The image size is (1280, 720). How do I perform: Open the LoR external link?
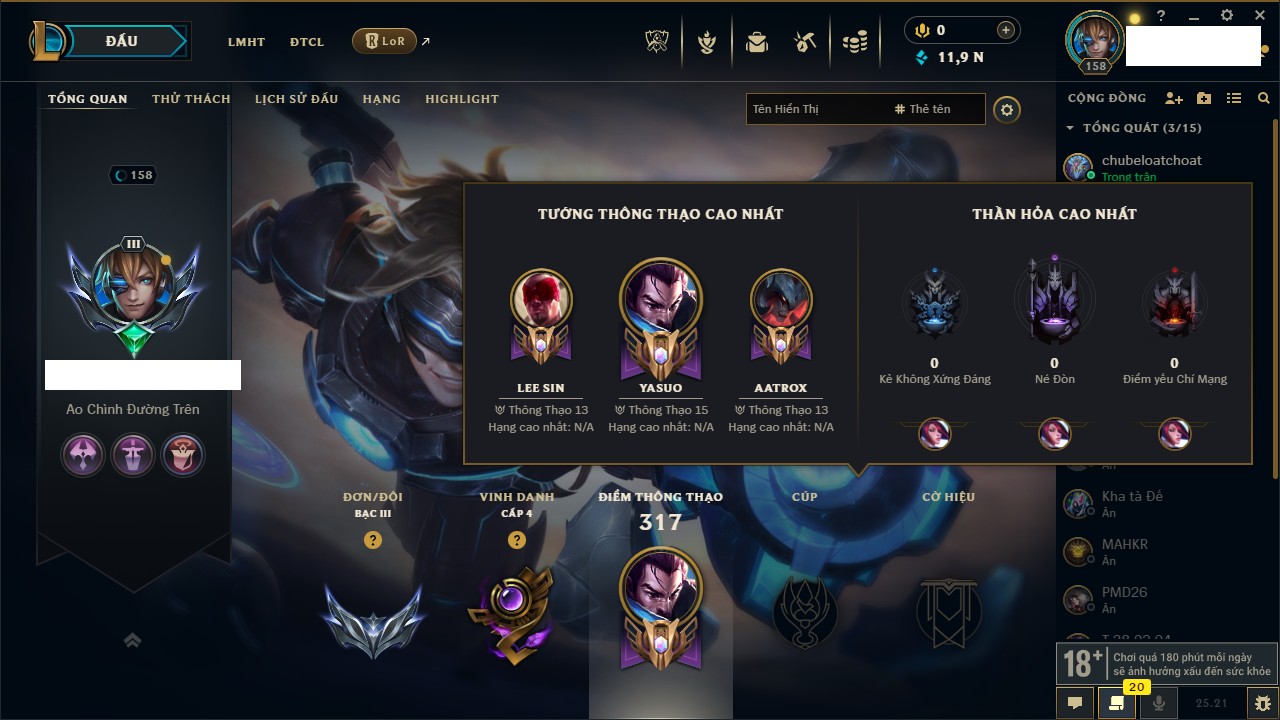(385, 41)
